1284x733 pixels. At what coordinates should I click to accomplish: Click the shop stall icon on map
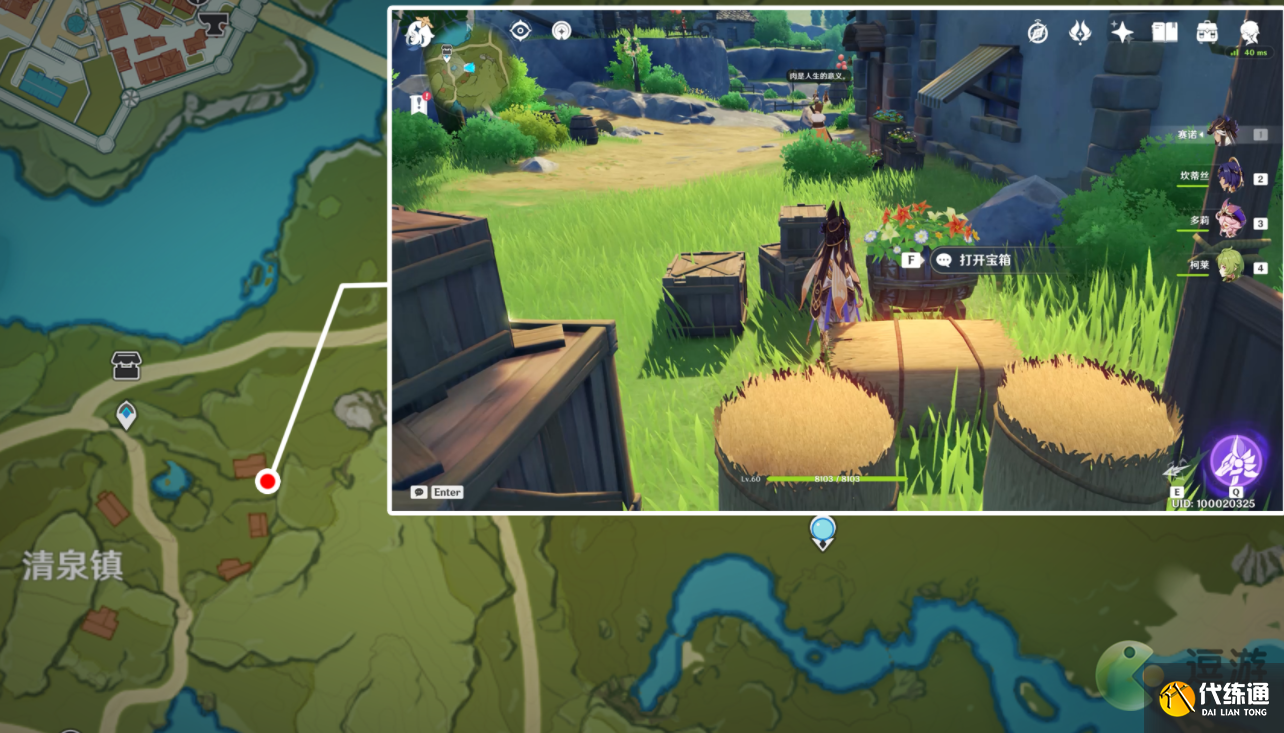click(x=126, y=366)
